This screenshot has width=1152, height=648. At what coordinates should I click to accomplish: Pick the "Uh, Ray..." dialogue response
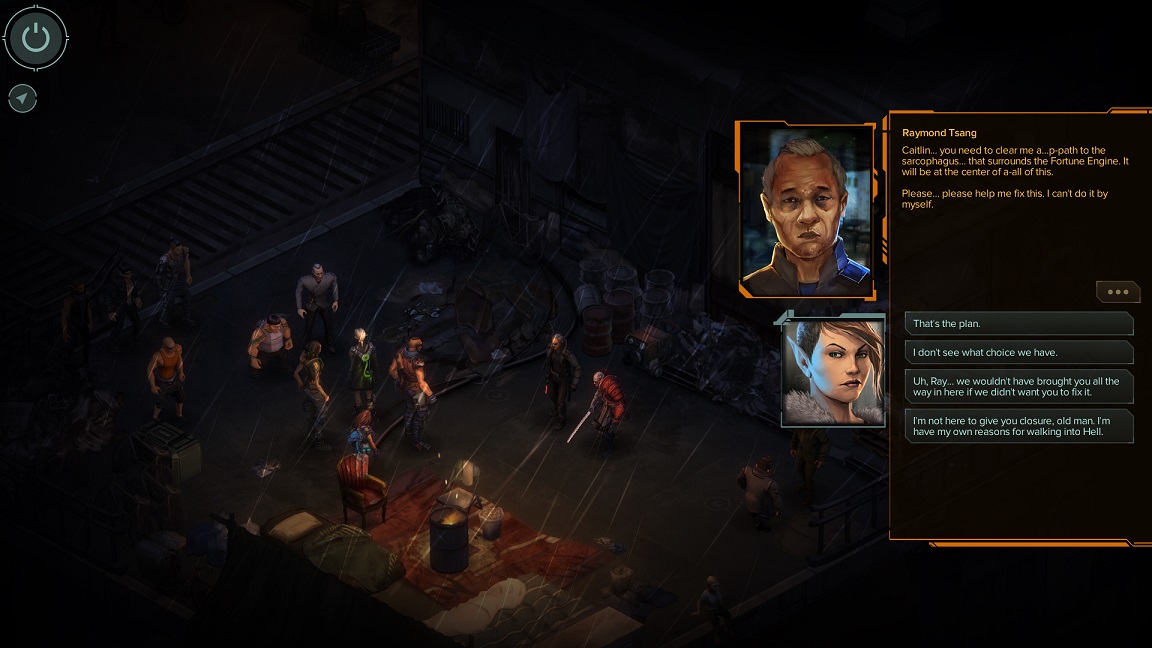coord(1018,387)
